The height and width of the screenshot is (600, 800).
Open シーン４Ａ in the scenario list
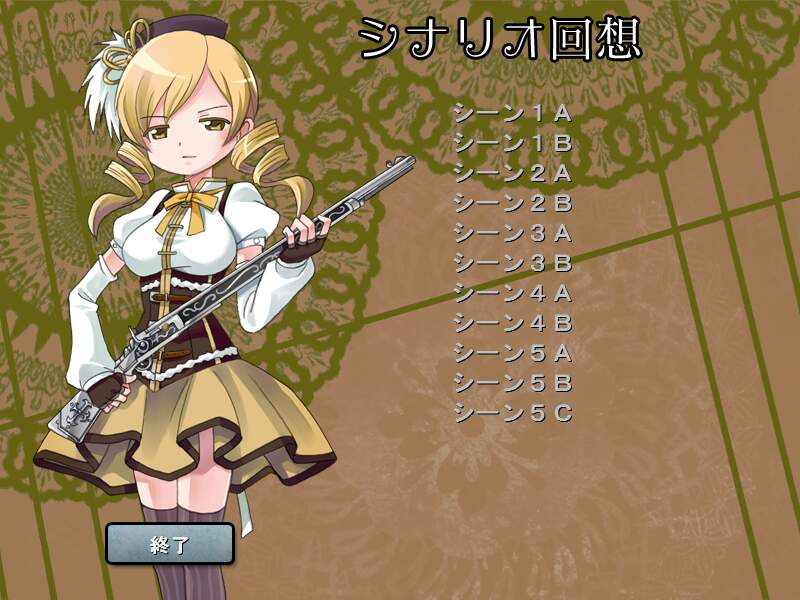[x=512, y=293]
